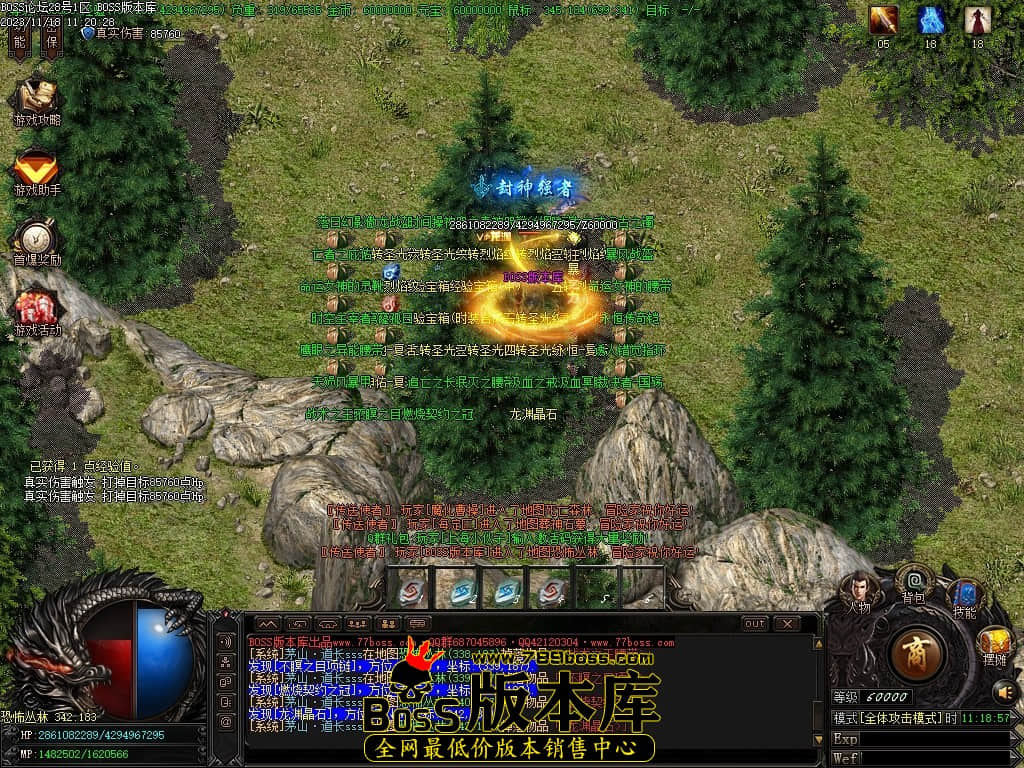The image size is (1024, 768).
Task: Toggle the sound speaker button
Action: tap(1003, 691)
